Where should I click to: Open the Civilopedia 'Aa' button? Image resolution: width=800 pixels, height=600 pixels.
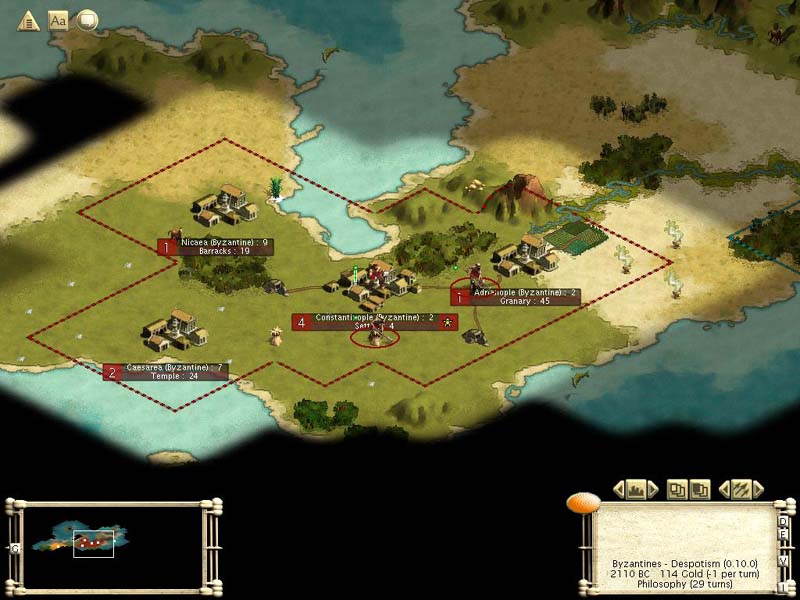click(58, 20)
